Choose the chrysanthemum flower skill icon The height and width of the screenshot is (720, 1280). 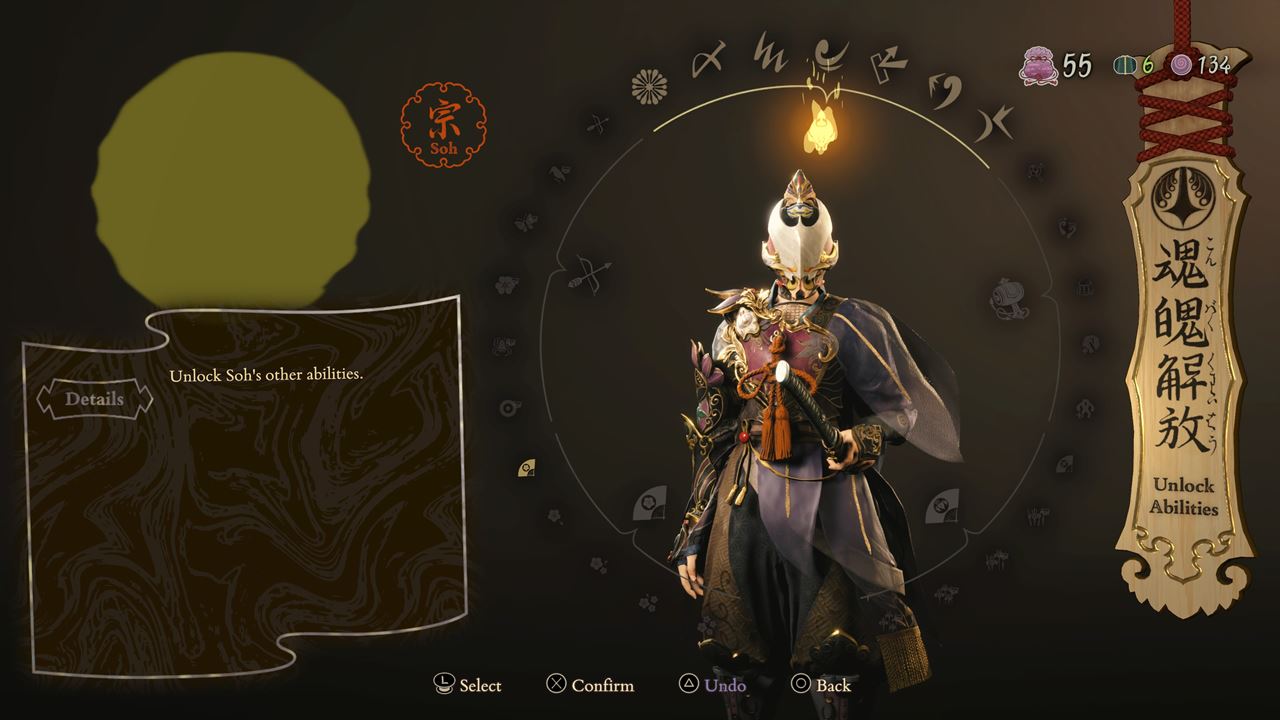[650, 87]
